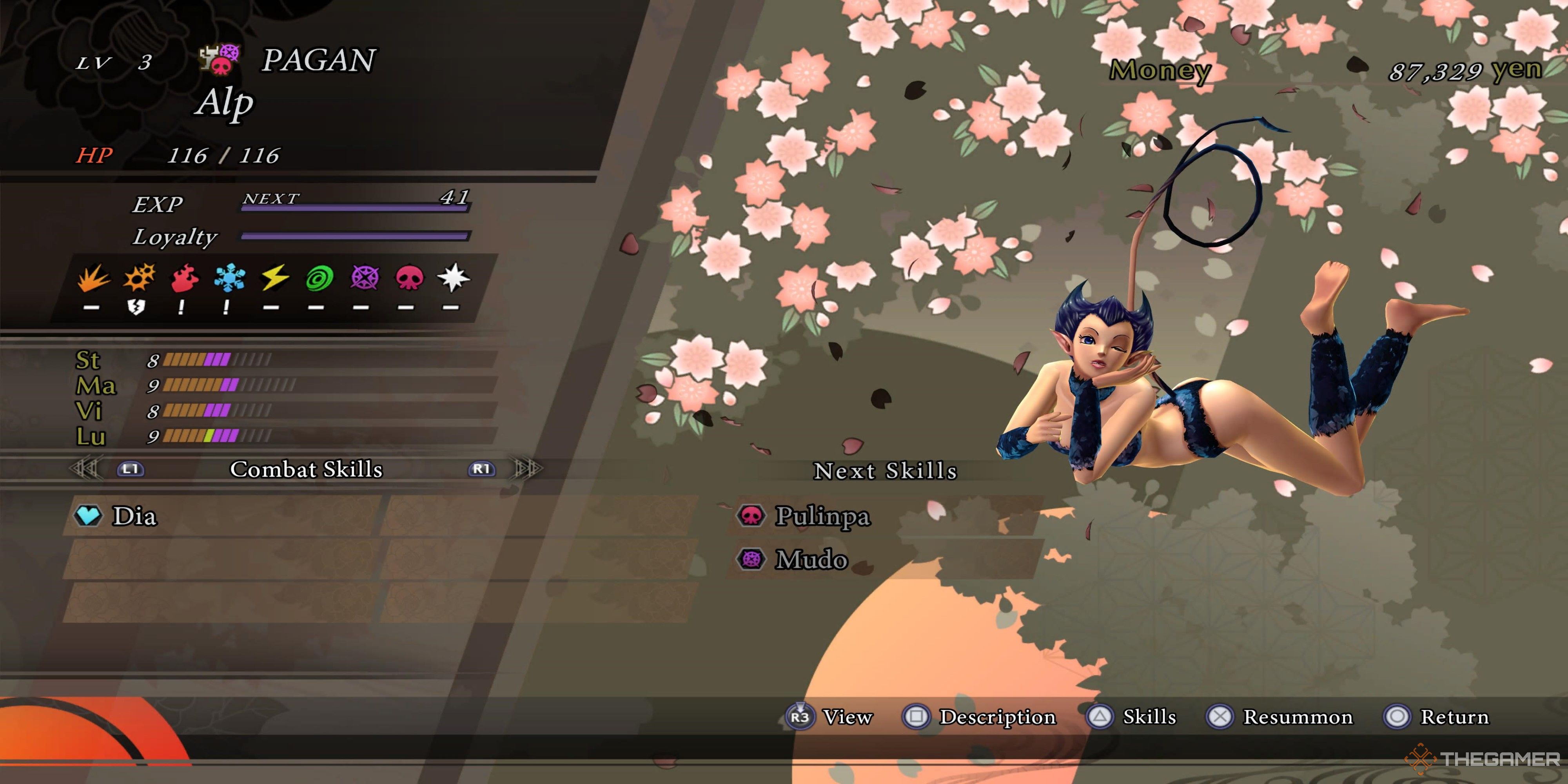Screen dimensions: 1568x784
Task: Click the lightning bolt affinity icon
Action: (x=274, y=278)
